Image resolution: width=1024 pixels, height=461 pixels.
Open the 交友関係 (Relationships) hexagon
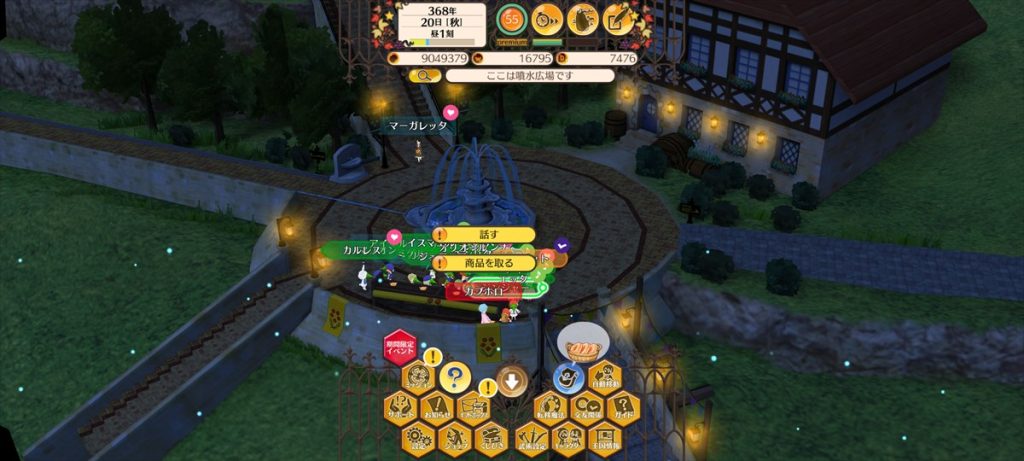point(588,407)
